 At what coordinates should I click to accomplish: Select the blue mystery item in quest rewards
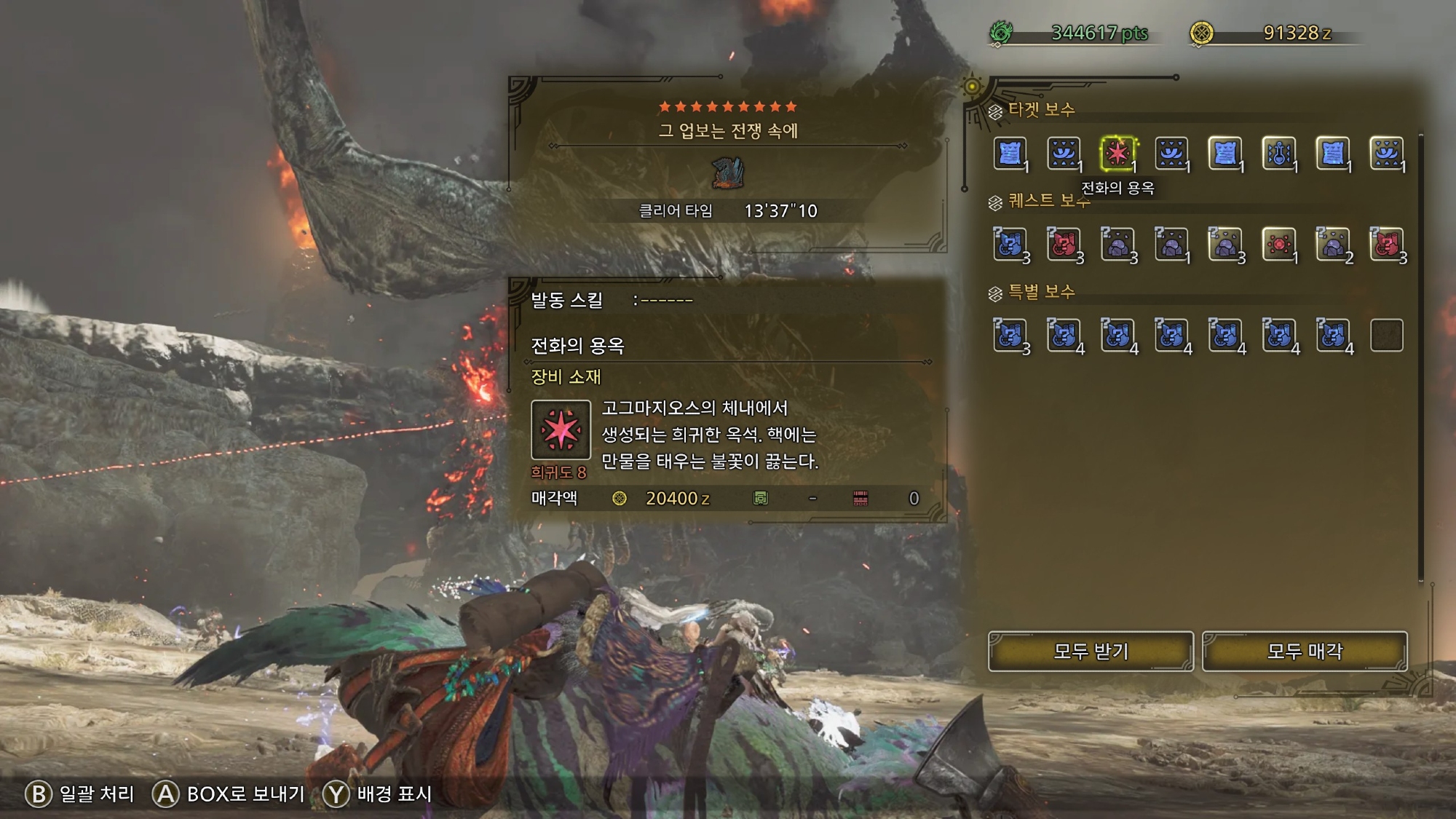(1010, 245)
